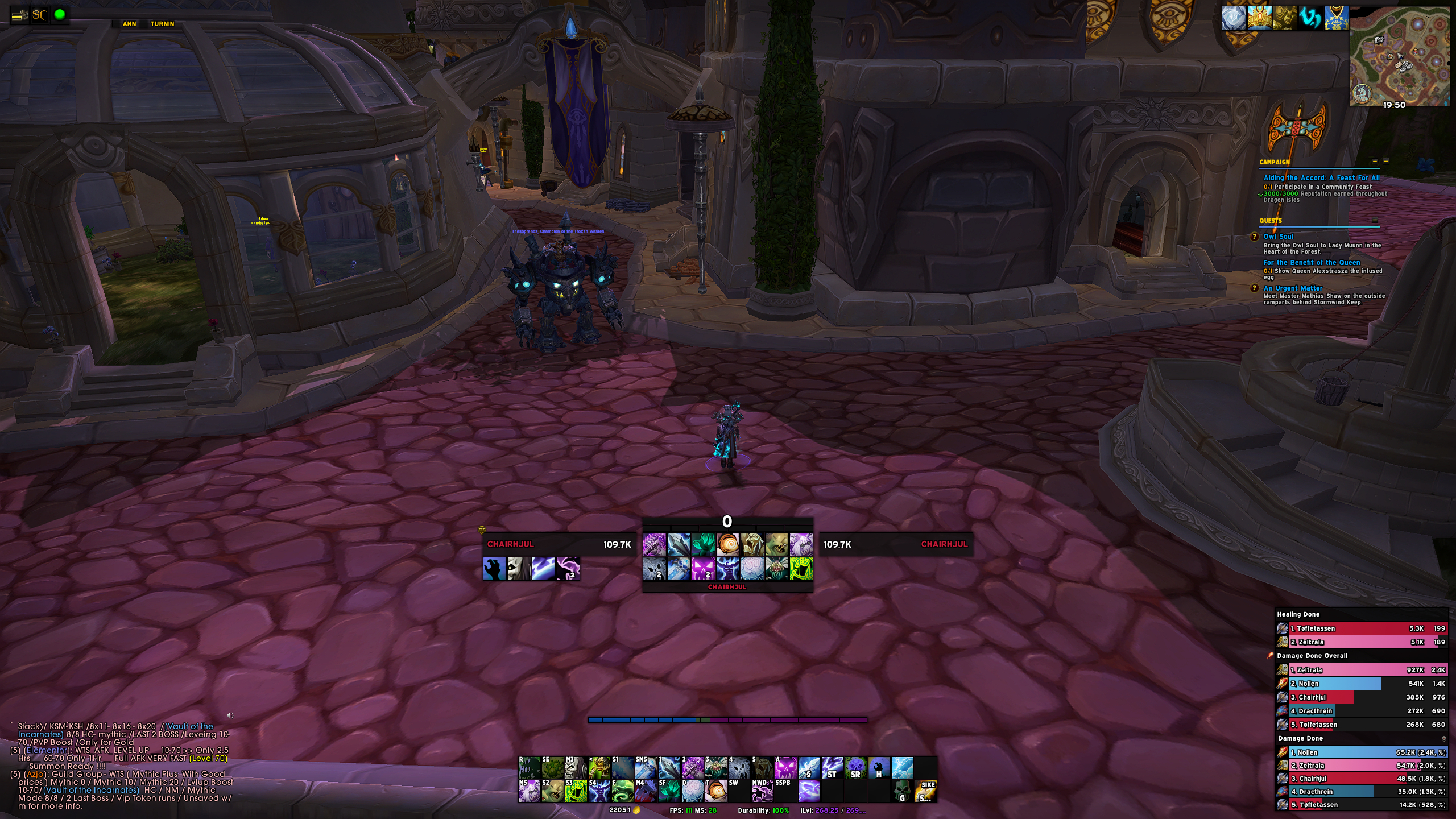Toggle the TURNIN checkbox
Screen dimensions: 1456x819
pos(144,24)
